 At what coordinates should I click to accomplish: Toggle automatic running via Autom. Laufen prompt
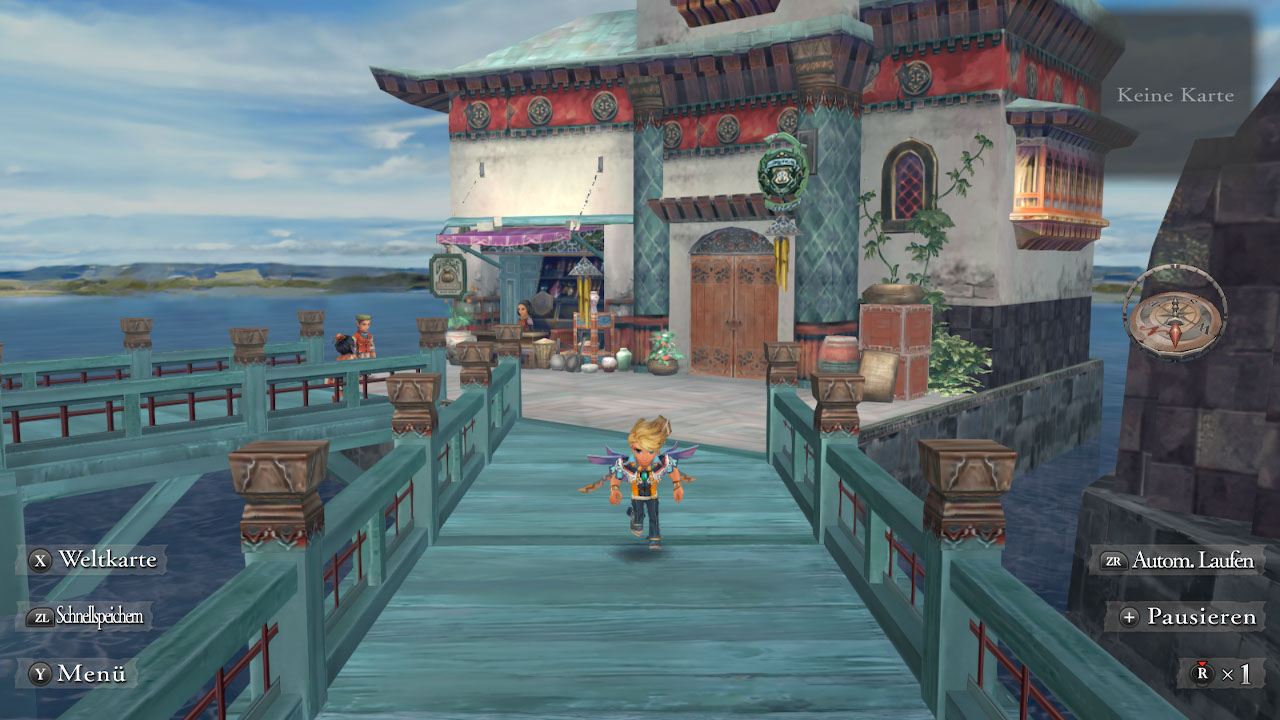[x=1190, y=561]
